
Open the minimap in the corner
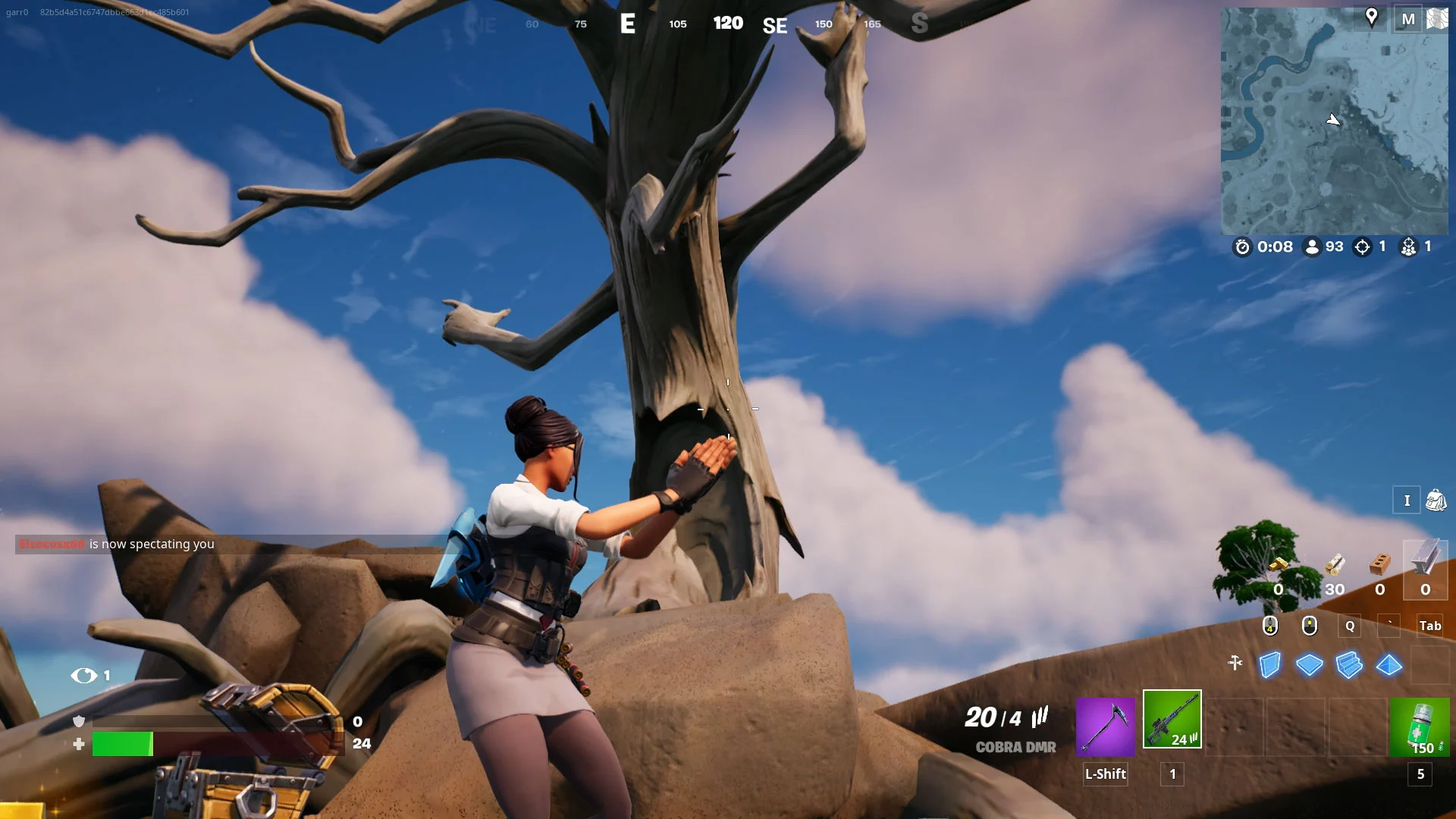[x=1334, y=121]
